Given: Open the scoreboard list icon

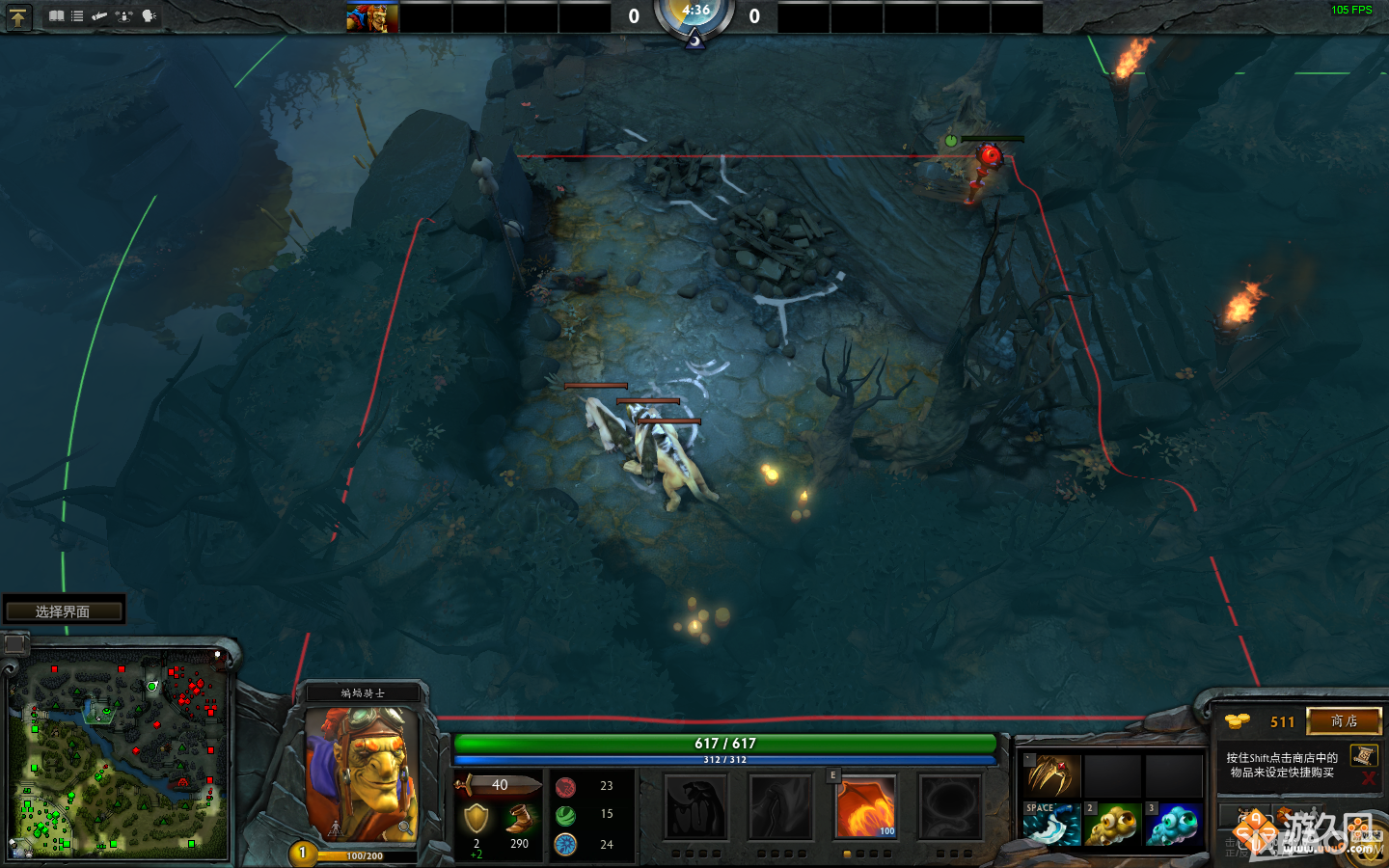Looking at the screenshot, I should pos(77,15).
